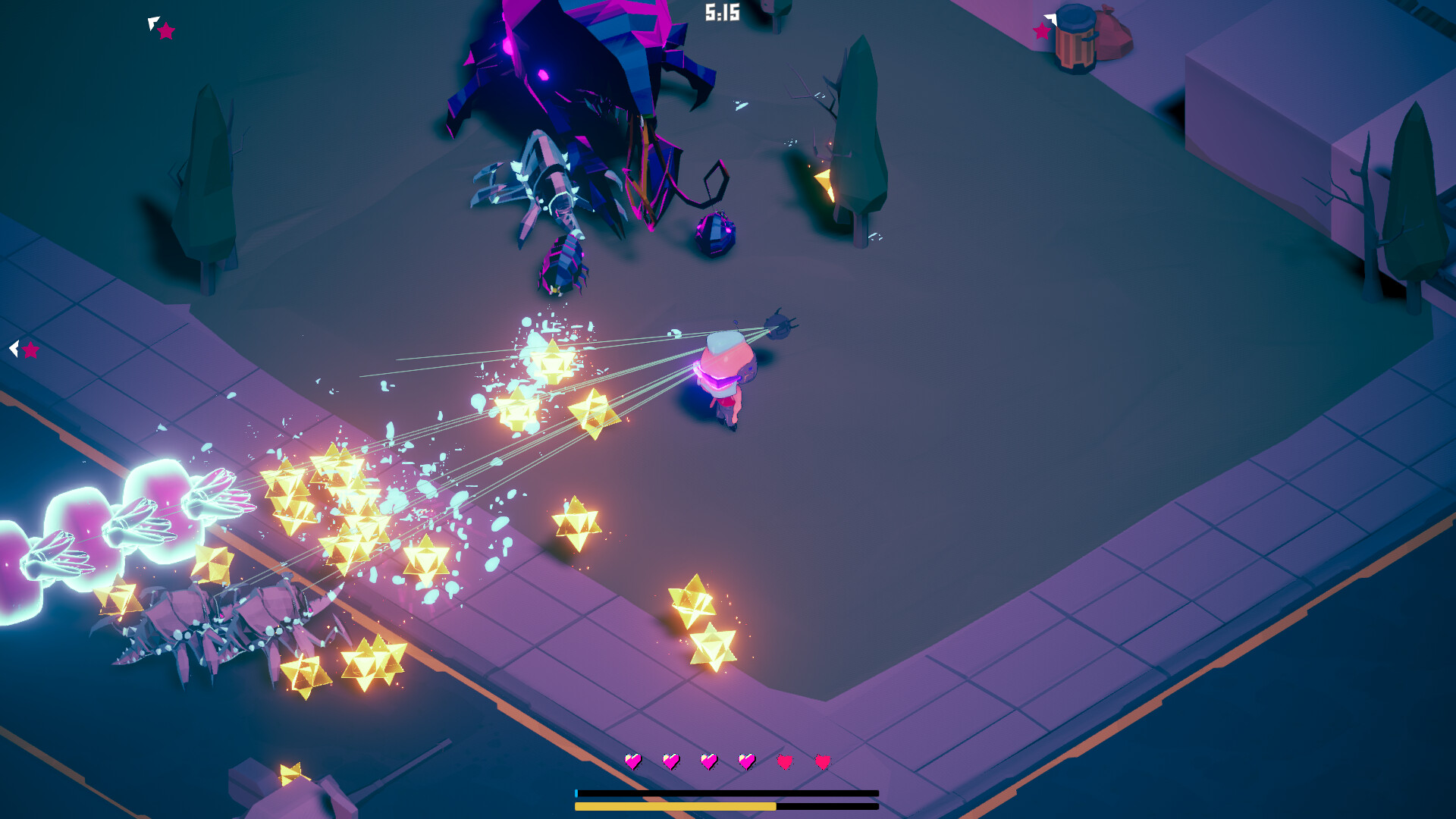The height and width of the screenshot is (819, 1456).
Task: Click the star indicator in the top-left corner
Action: pos(165,32)
